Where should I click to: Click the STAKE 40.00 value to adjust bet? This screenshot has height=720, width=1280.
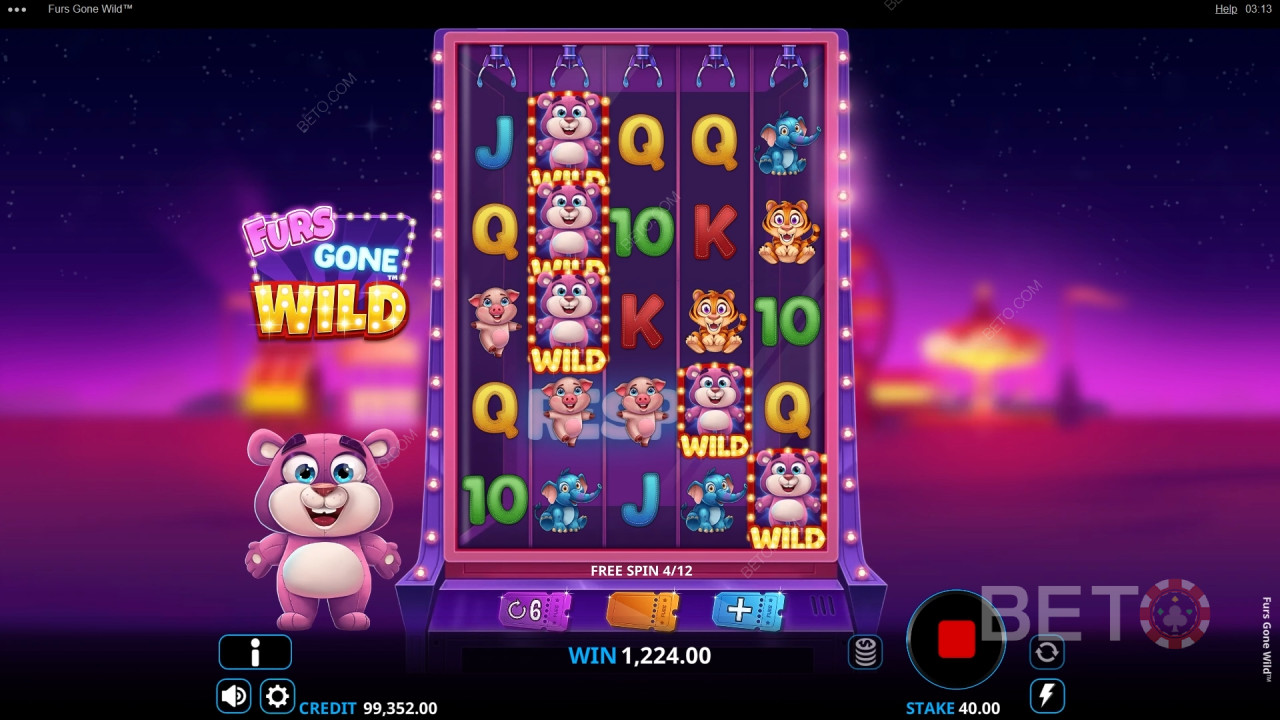click(x=955, y=707)
